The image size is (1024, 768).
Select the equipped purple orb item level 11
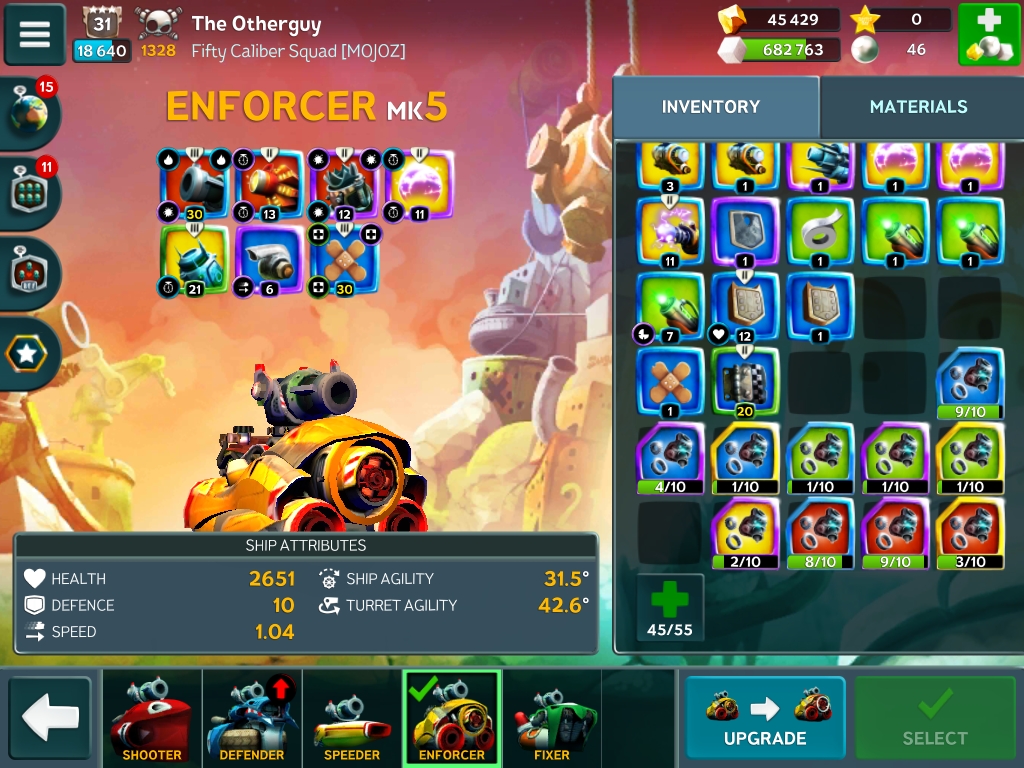tap(419, 184)
